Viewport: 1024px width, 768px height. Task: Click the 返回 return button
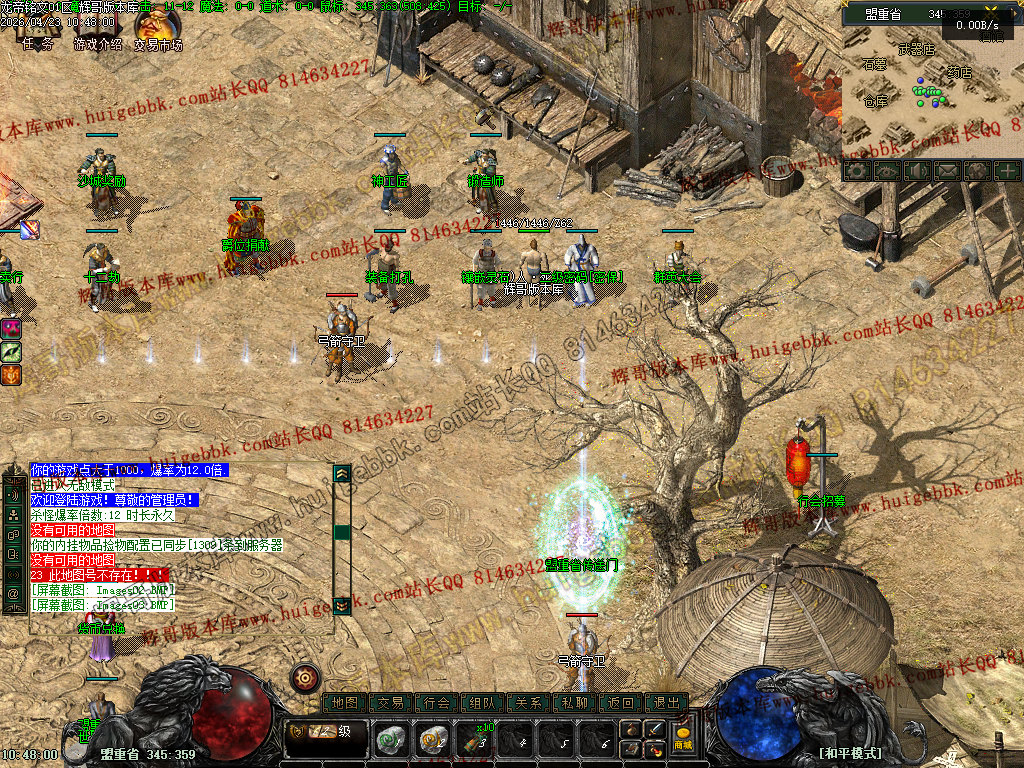click(x=621, y=703)
